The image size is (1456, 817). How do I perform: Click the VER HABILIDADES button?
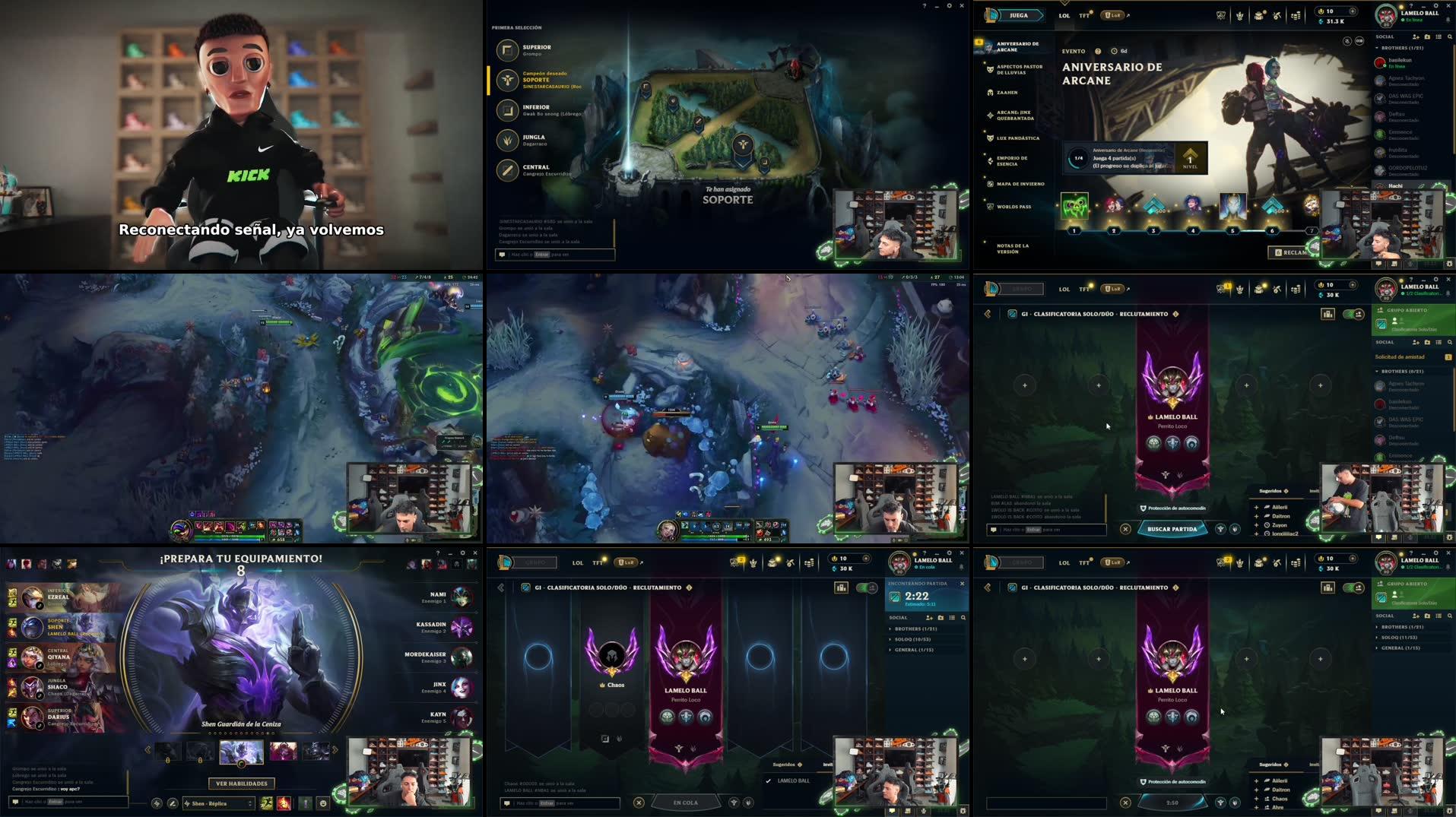[240, 784]
